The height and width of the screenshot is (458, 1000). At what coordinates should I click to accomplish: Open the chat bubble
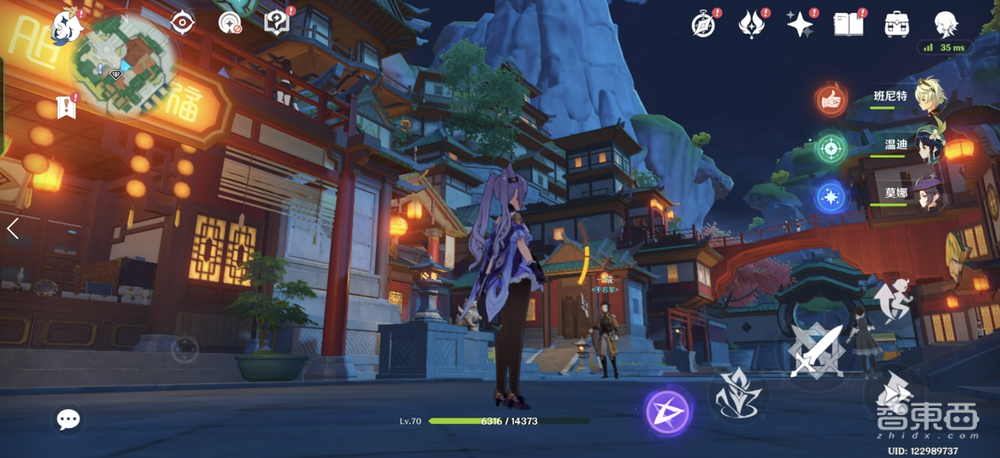(x=68, y=419)
